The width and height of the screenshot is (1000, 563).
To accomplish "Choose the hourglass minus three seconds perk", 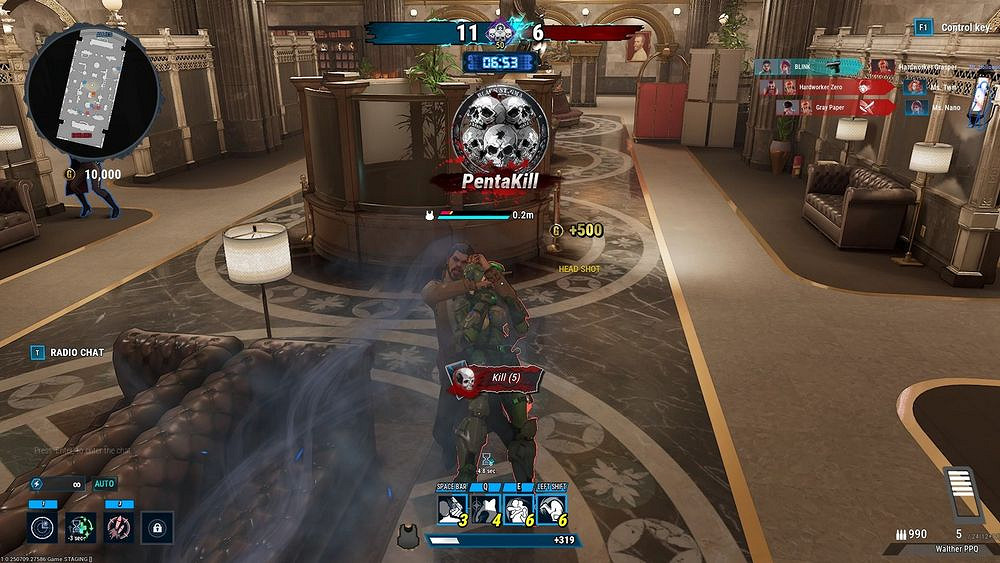I will pyautogui.click(x=81, y=526).
